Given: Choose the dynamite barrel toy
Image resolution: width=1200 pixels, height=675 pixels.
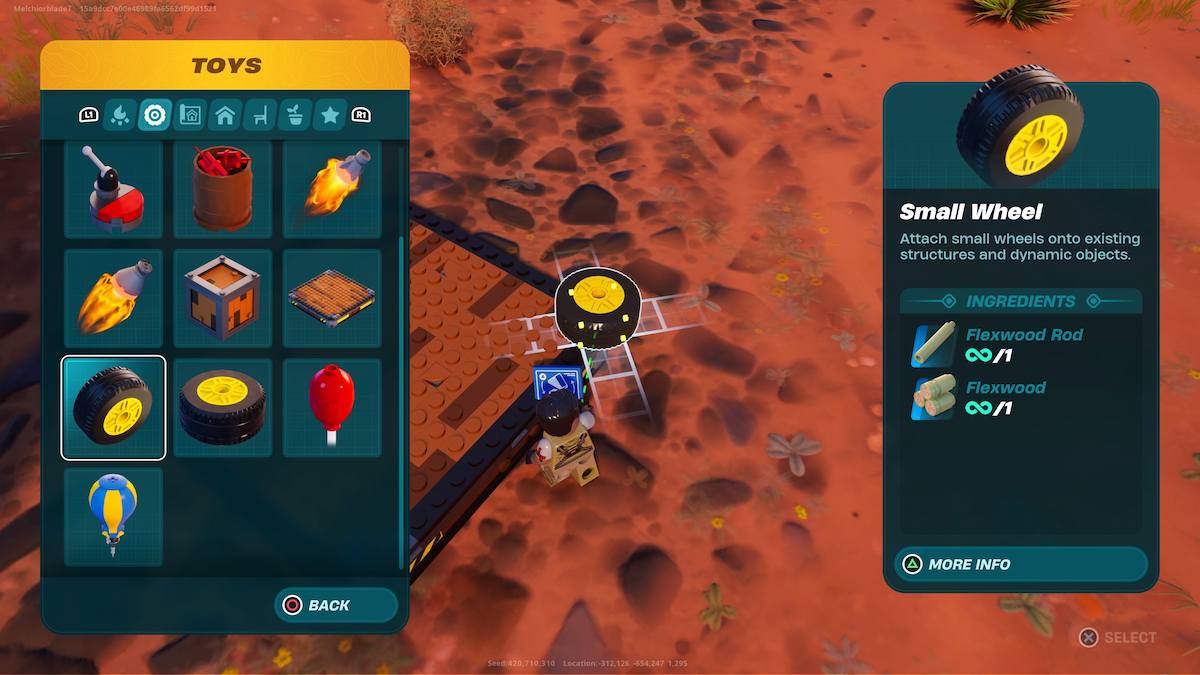Looking at the screenshot, I should [223, 190].
